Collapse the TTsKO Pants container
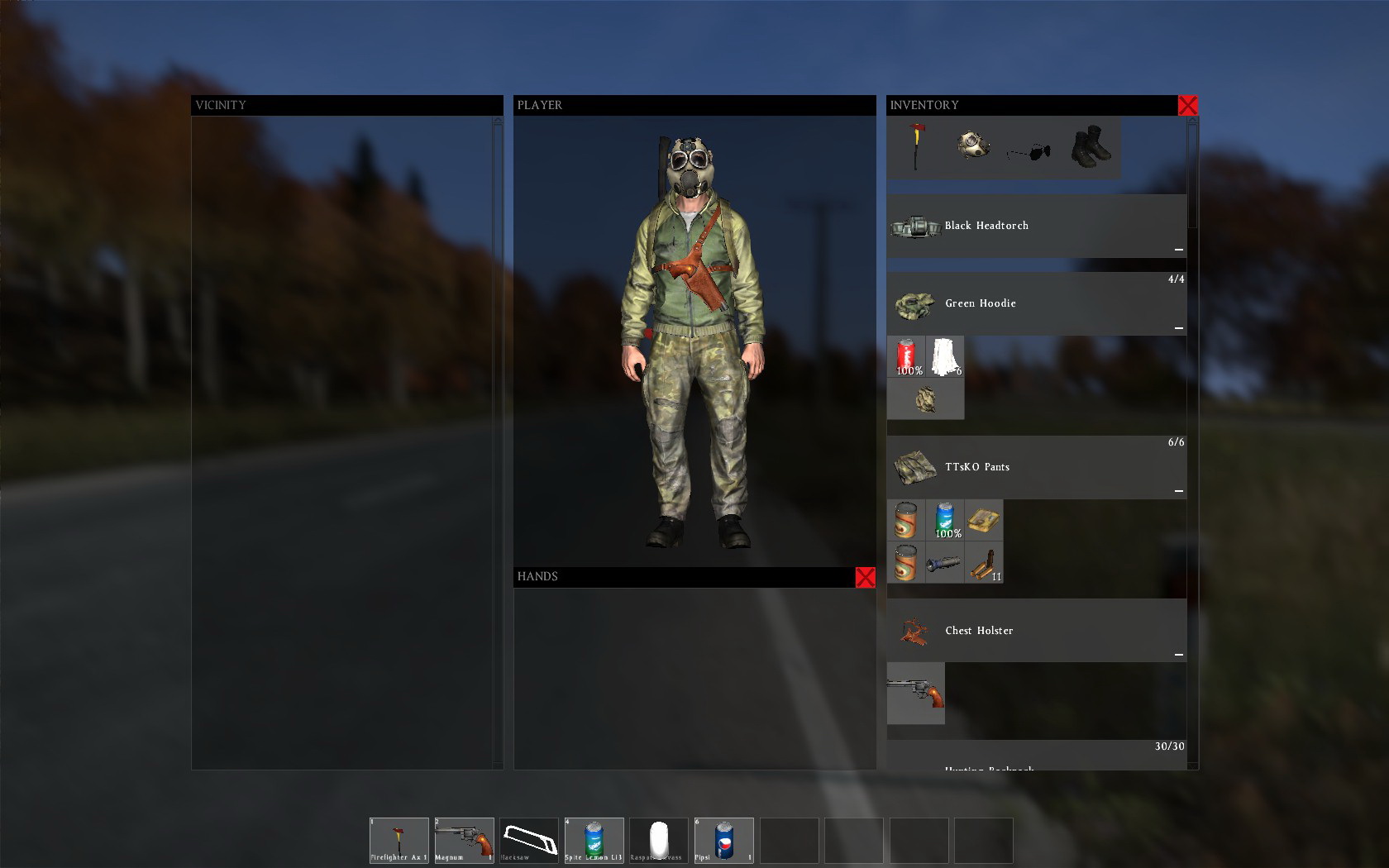1389x868 pixels. (x=1179, y=491)
